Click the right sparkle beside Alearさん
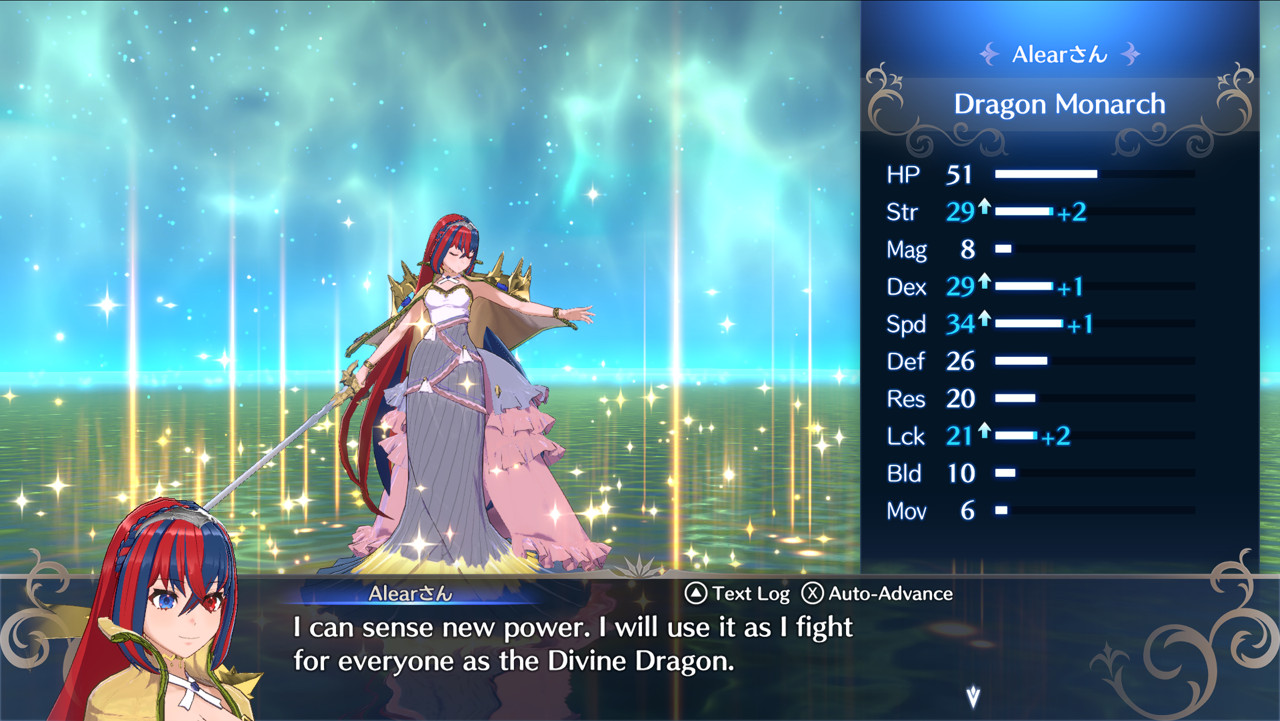Viewport: 1280px width, 721px height. [x=1130, y=54]
